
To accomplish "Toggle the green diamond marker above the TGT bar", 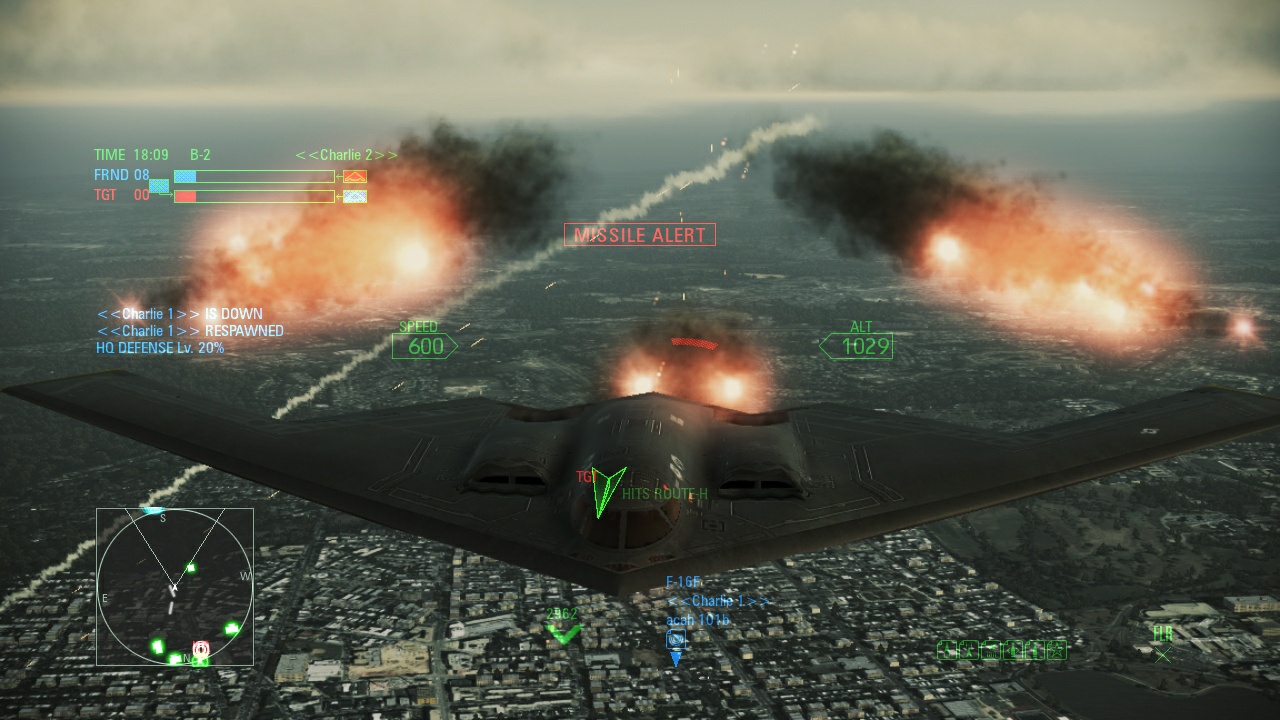I will click(160, 186).
